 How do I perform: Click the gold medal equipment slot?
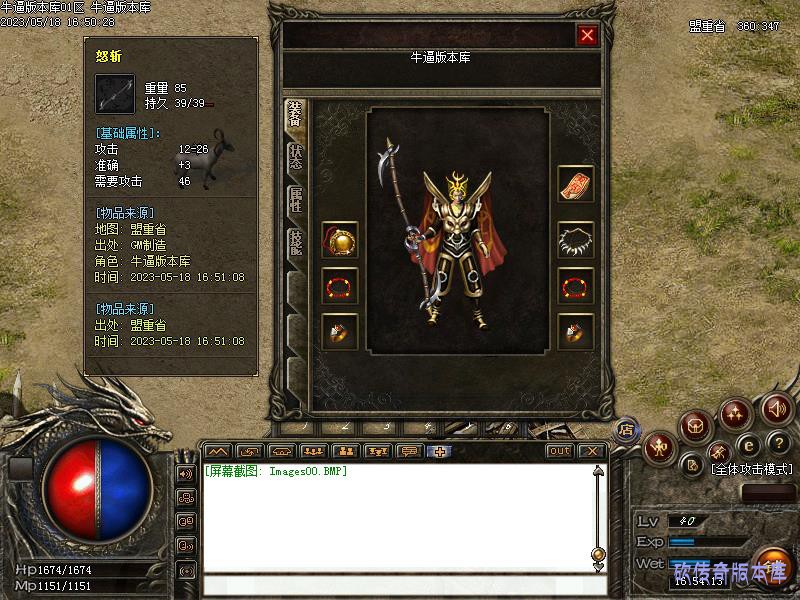[x=340, y=240]
